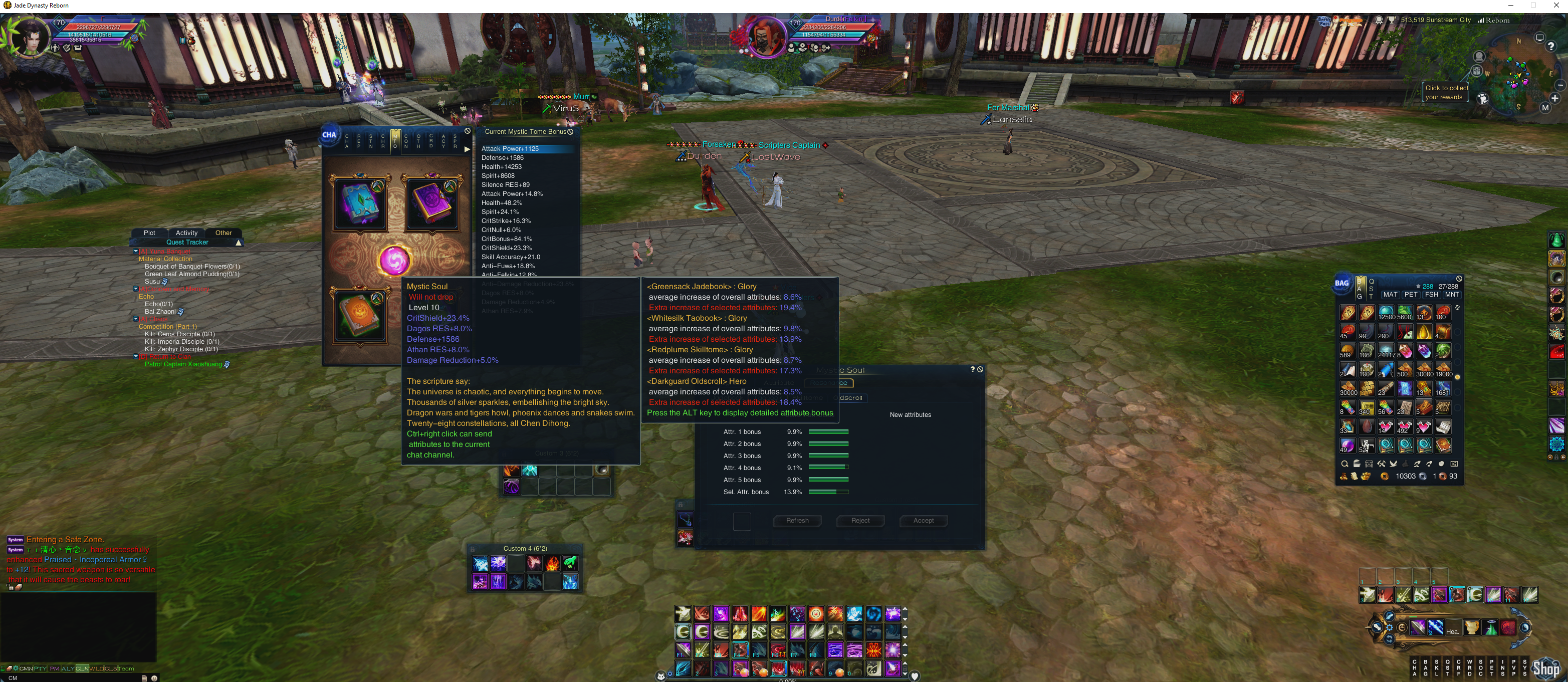Click the pink Mystic Soul orb
The width and height of the screenshot is (1568, 682).
[394, 261]
